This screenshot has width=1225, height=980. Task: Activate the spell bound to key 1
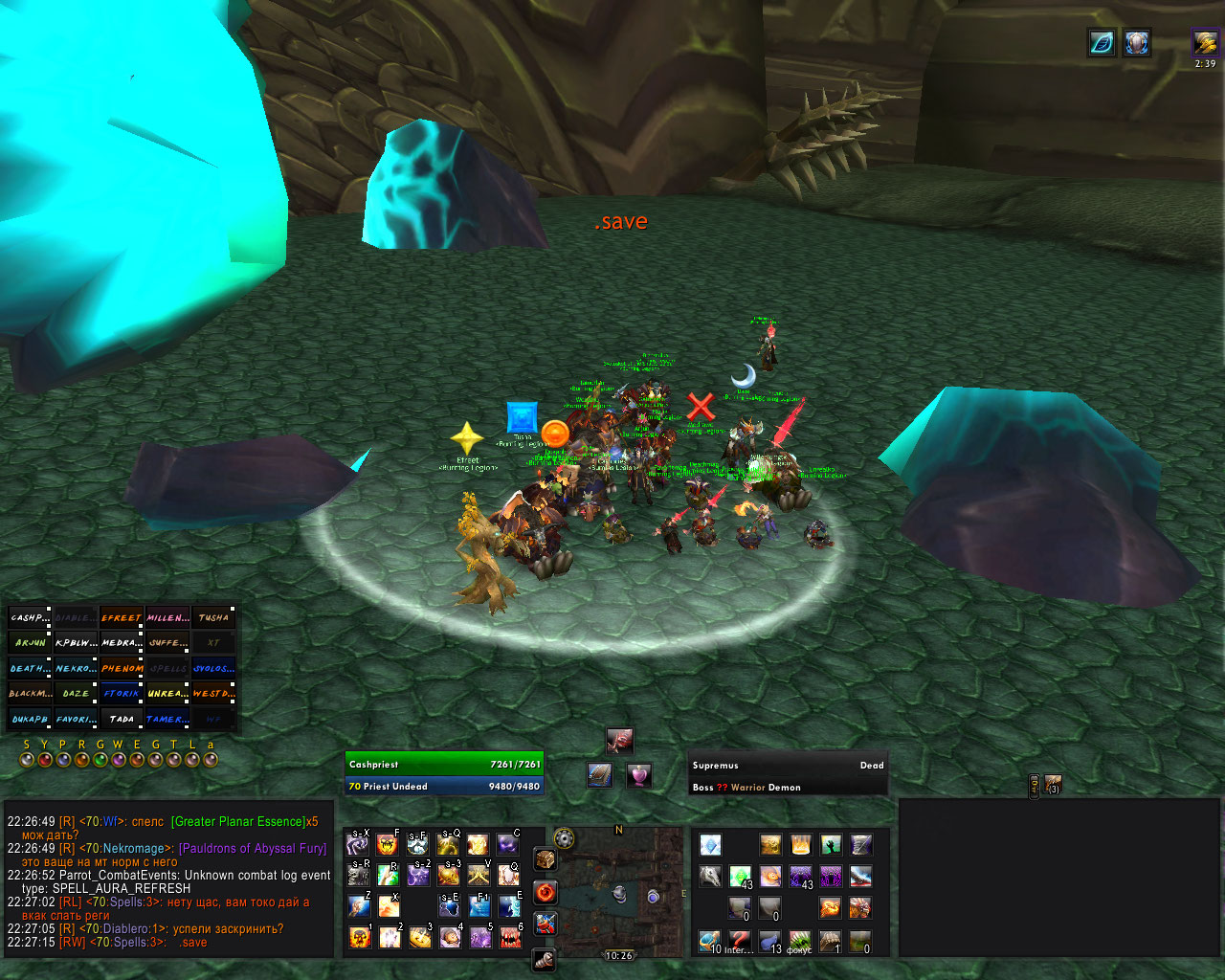pos(360,937)
